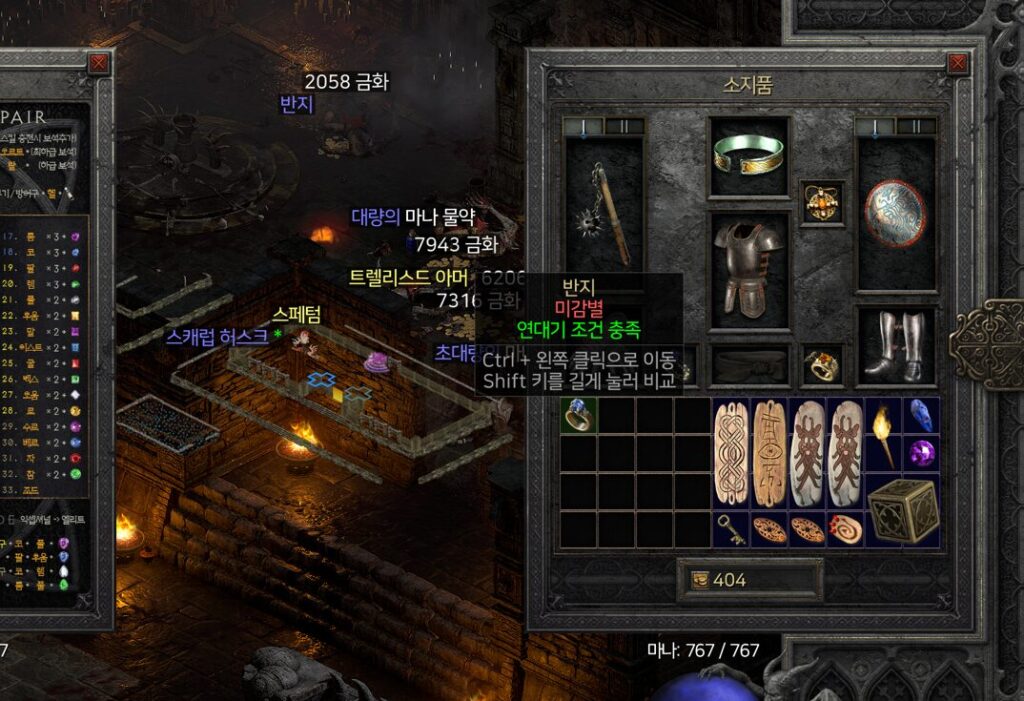Pick the equipped body armor
Image resolution: width=1024 pixels, height=701 pixels.
click(x=749, y=270)
